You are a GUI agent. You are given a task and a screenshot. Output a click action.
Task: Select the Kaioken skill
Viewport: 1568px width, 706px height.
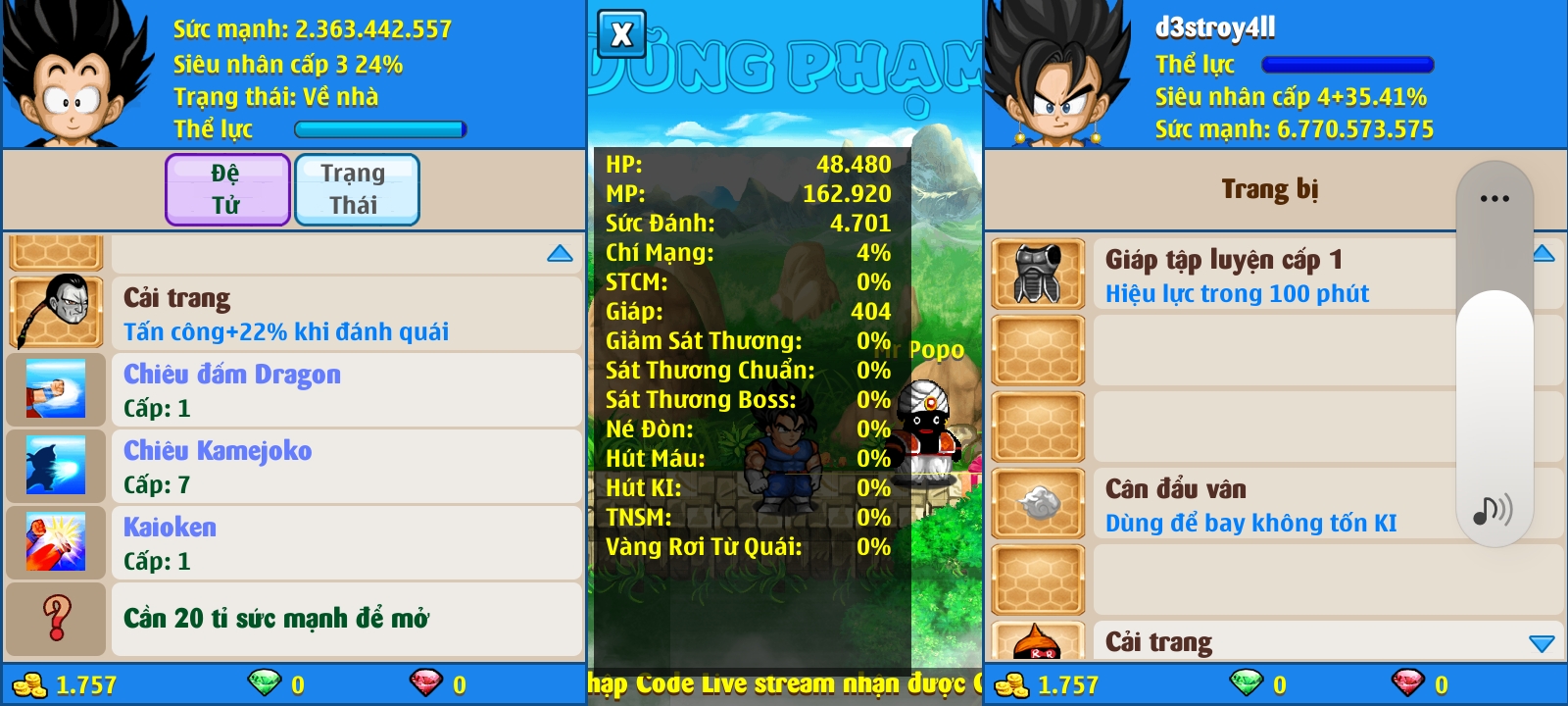tap(294, 542)
